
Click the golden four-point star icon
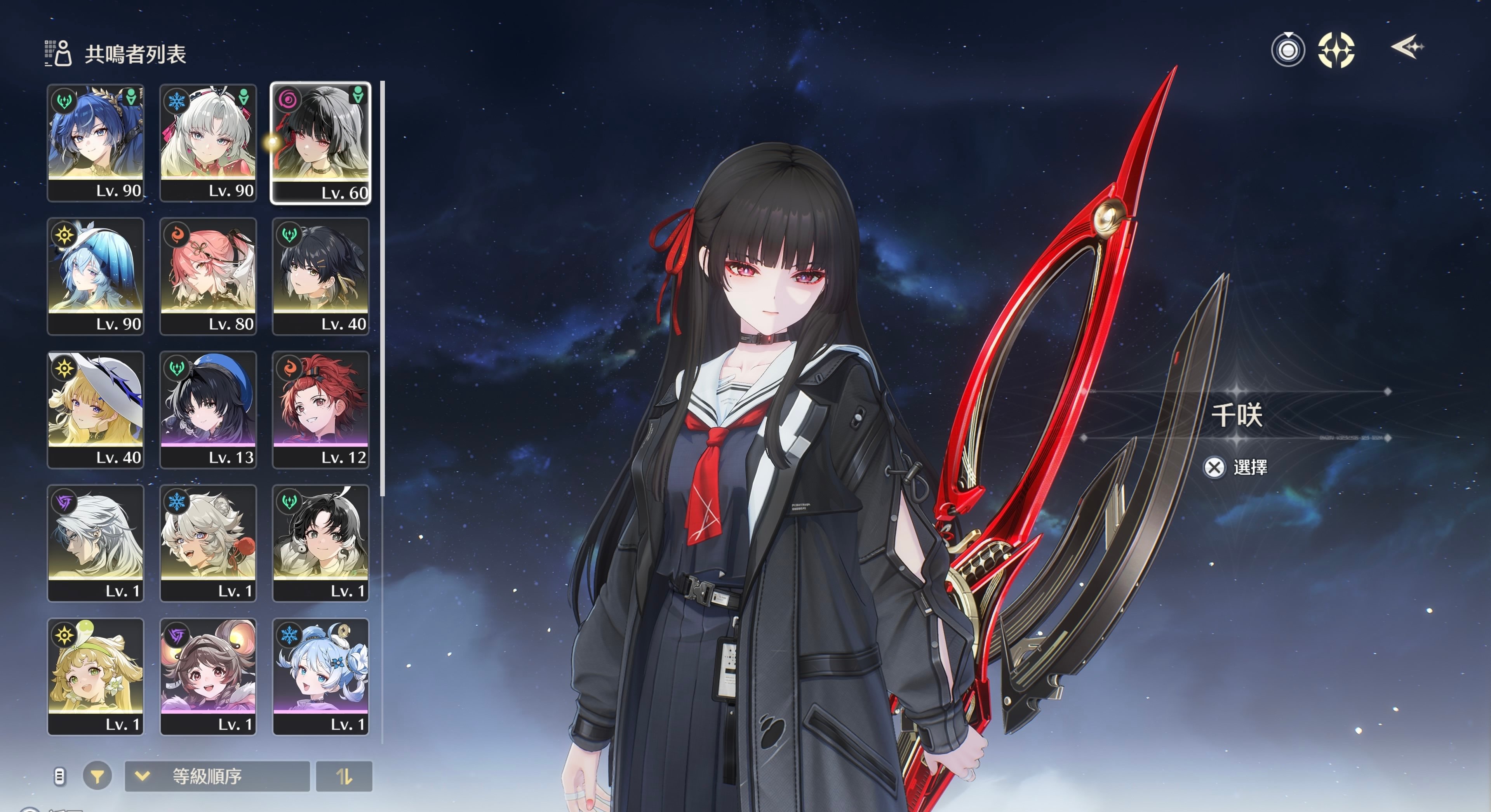click(x=1336, y=50)
